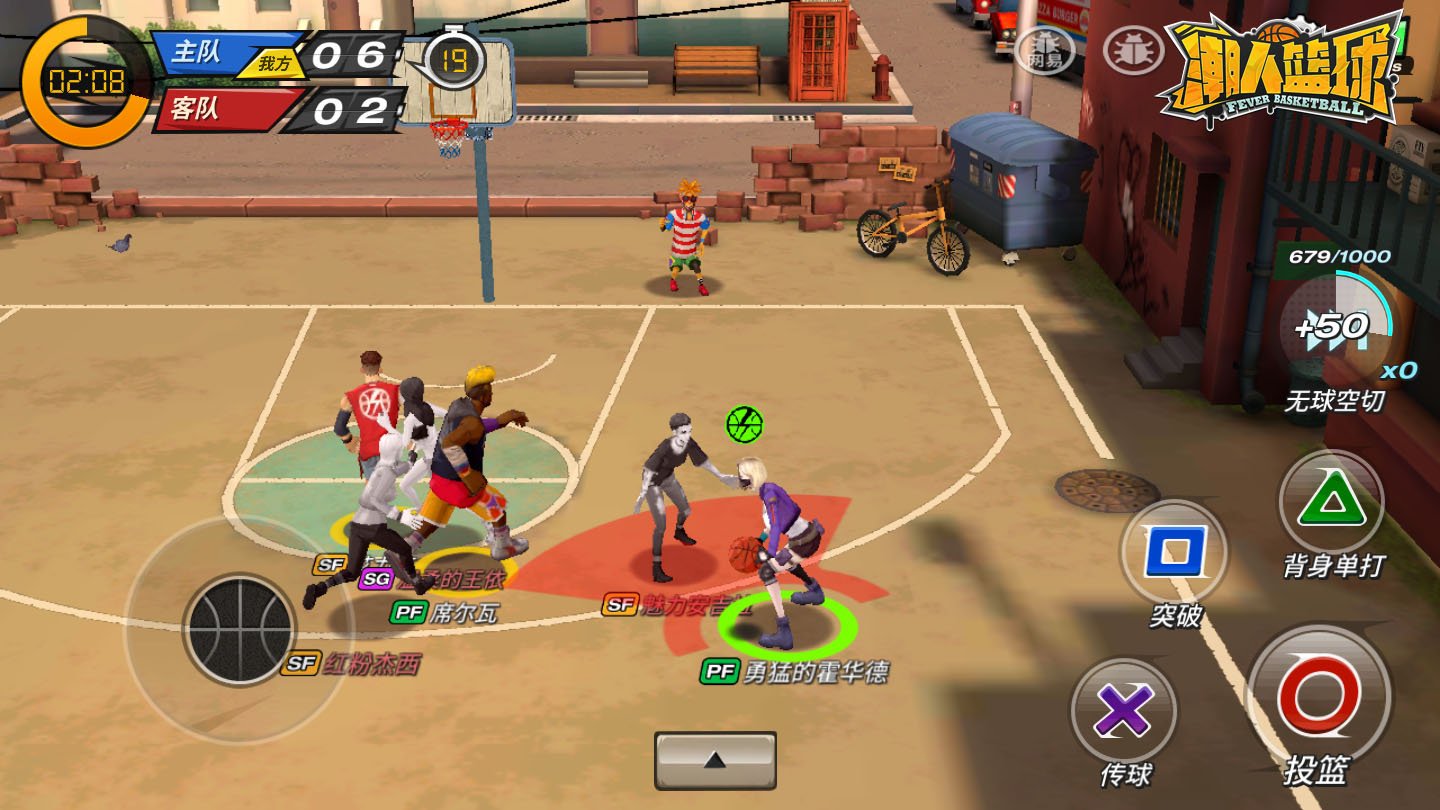Viewport: 1440px width, 810px height.
Task: Expand the bottom arrow panel
Action: point(715,760)
